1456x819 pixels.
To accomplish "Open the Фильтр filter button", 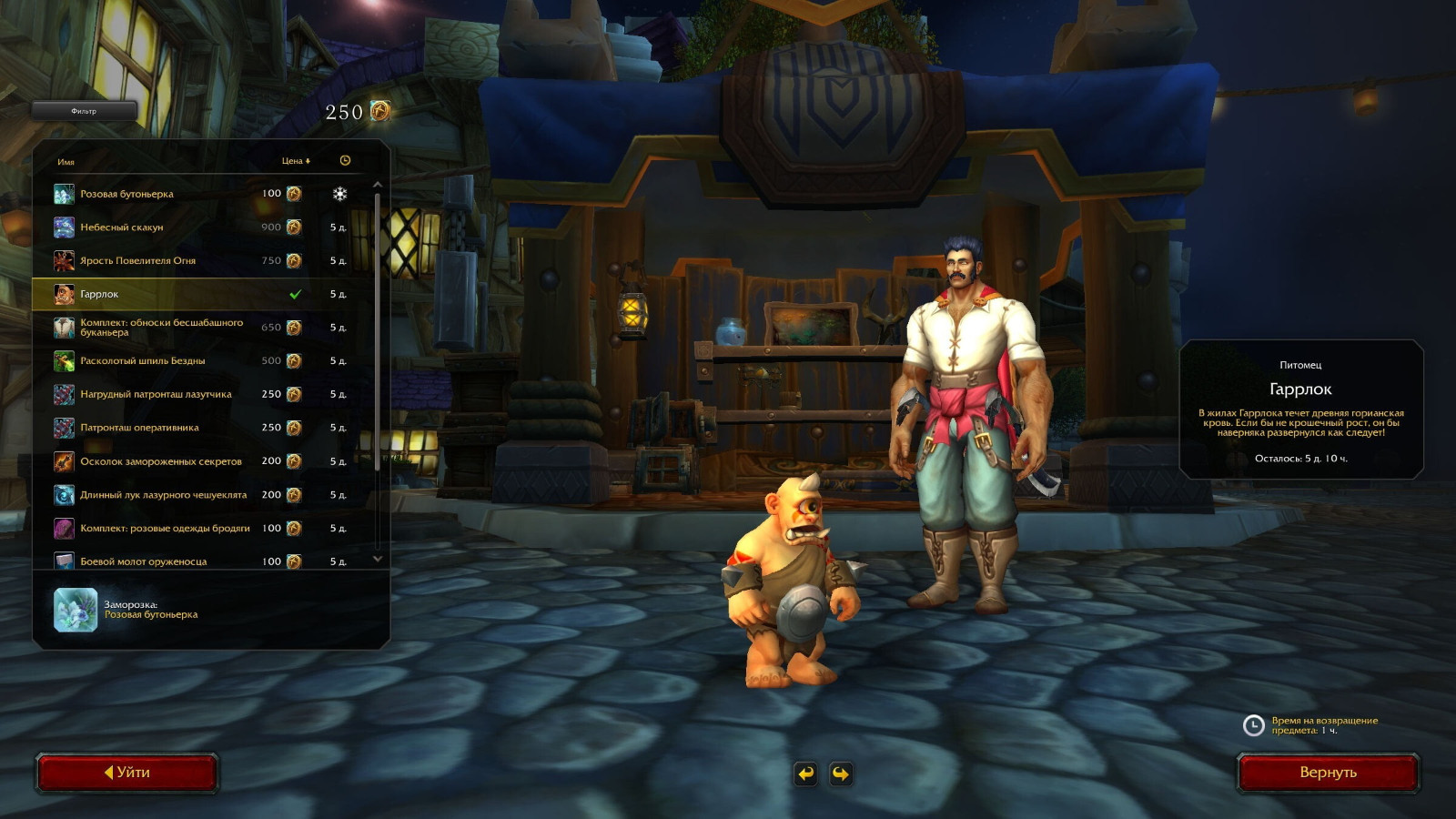I will coord(84,111).
